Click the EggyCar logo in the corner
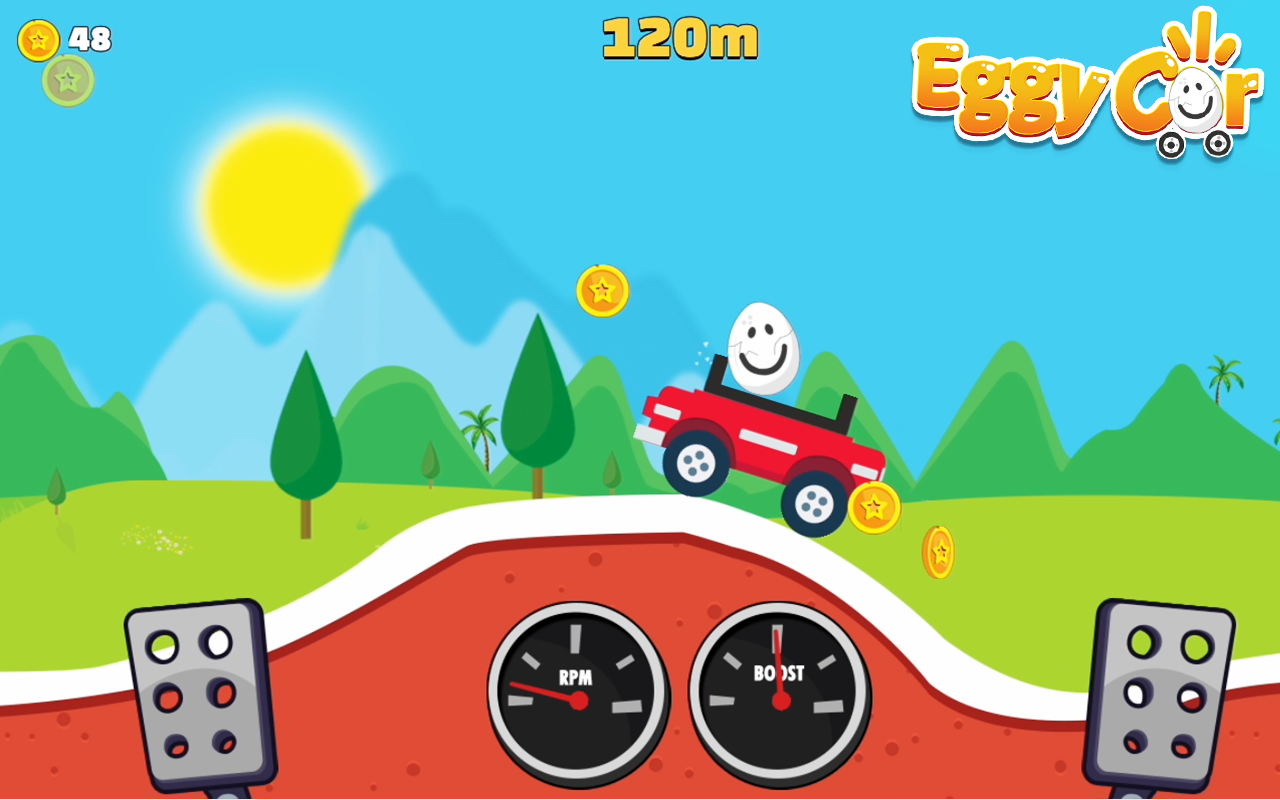The height and width of the screenshot is (800, 1280). [x=1085, y=85]
